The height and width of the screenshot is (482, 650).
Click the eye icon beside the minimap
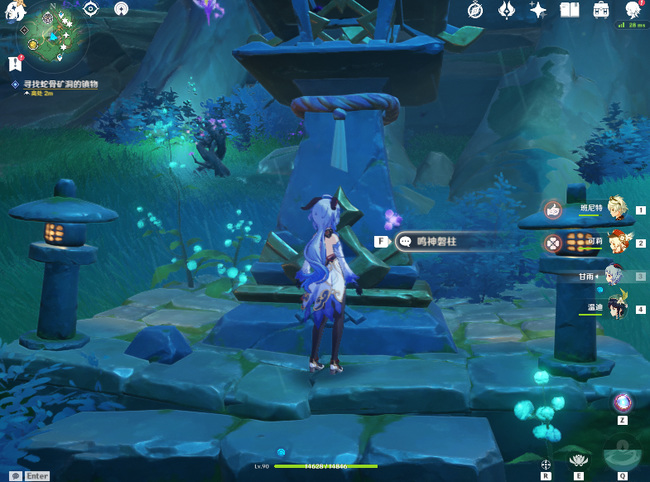(91, 9)
